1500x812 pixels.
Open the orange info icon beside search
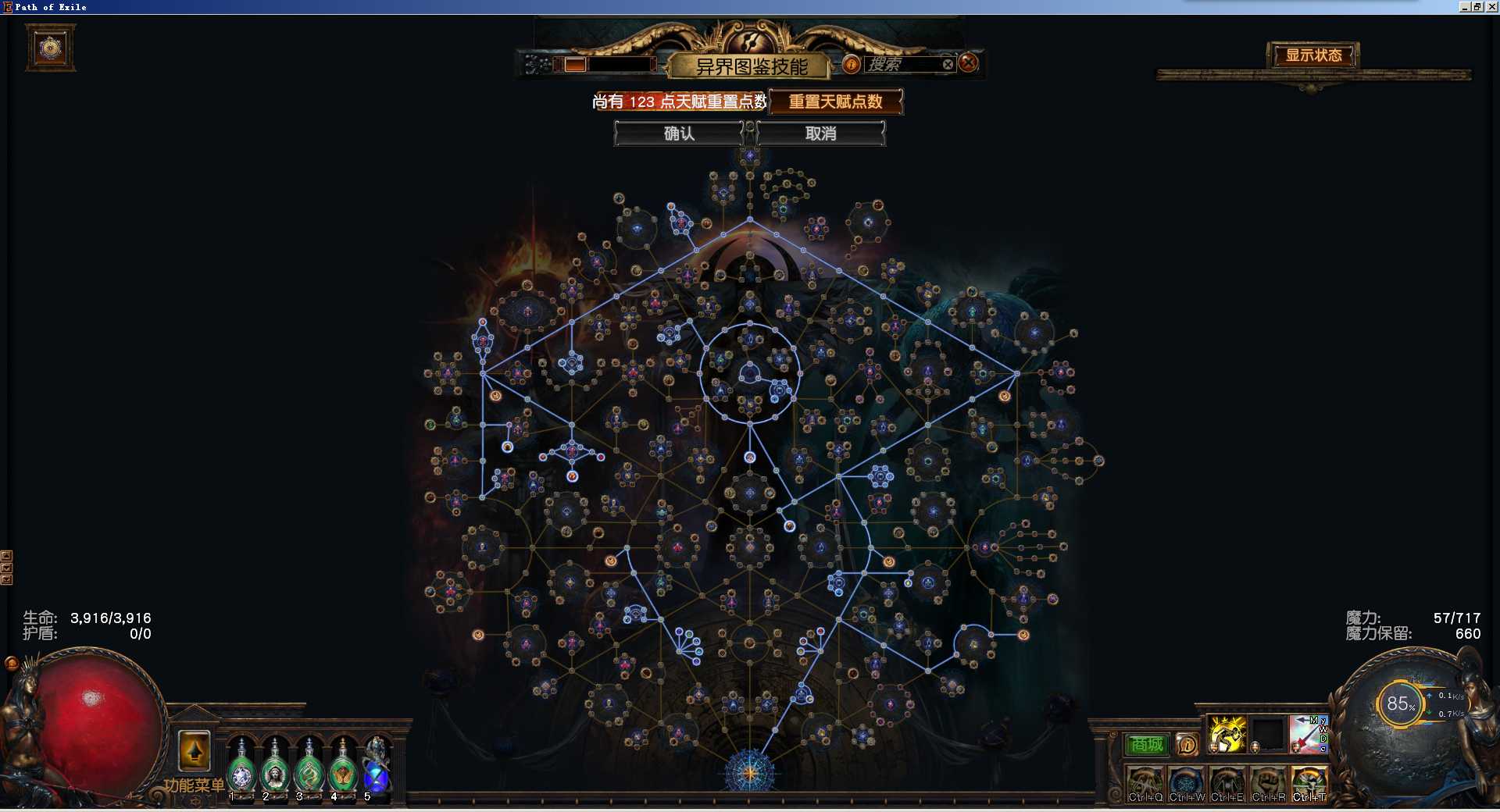851,64
